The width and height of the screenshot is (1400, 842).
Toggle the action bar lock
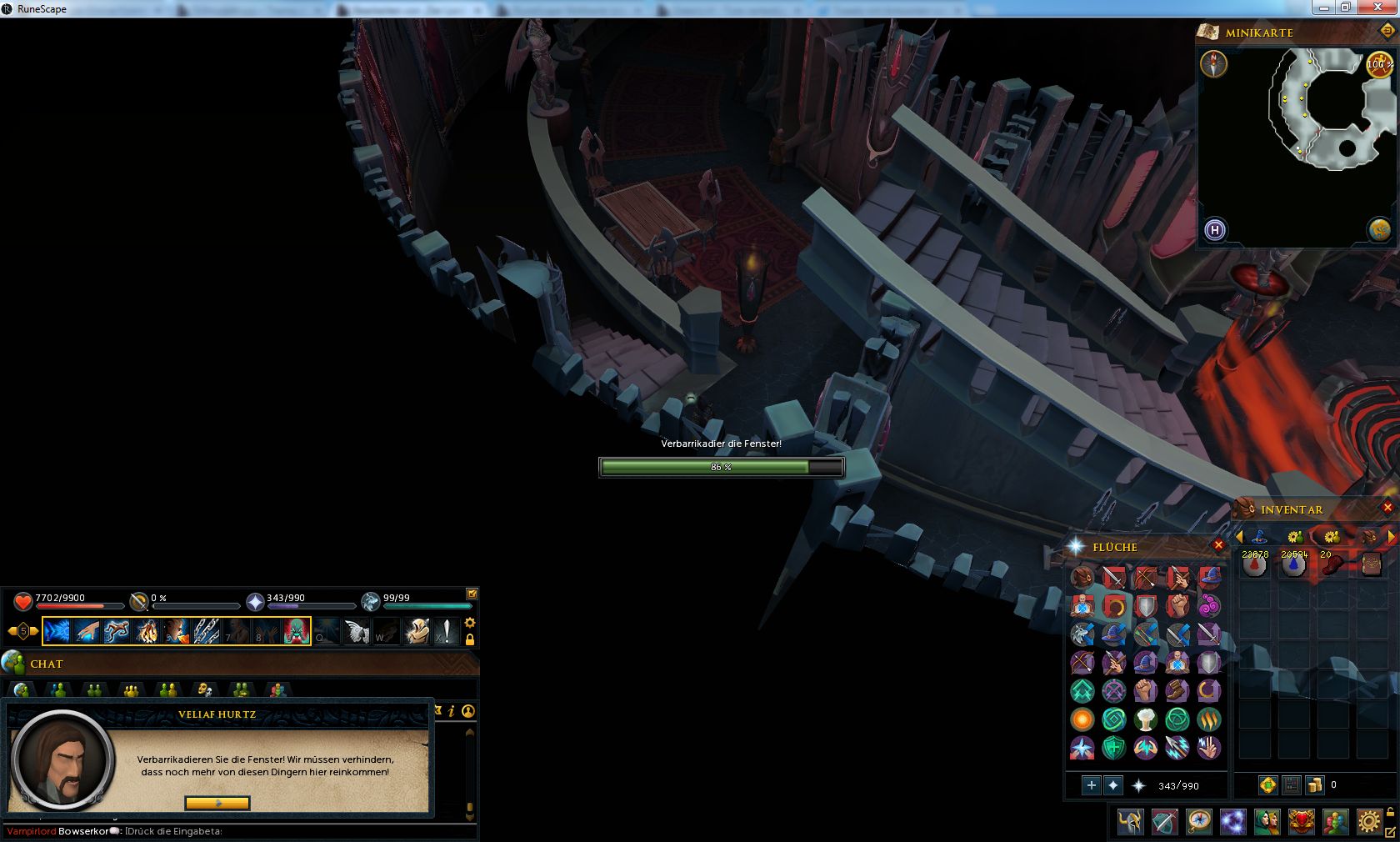[470, 639]
